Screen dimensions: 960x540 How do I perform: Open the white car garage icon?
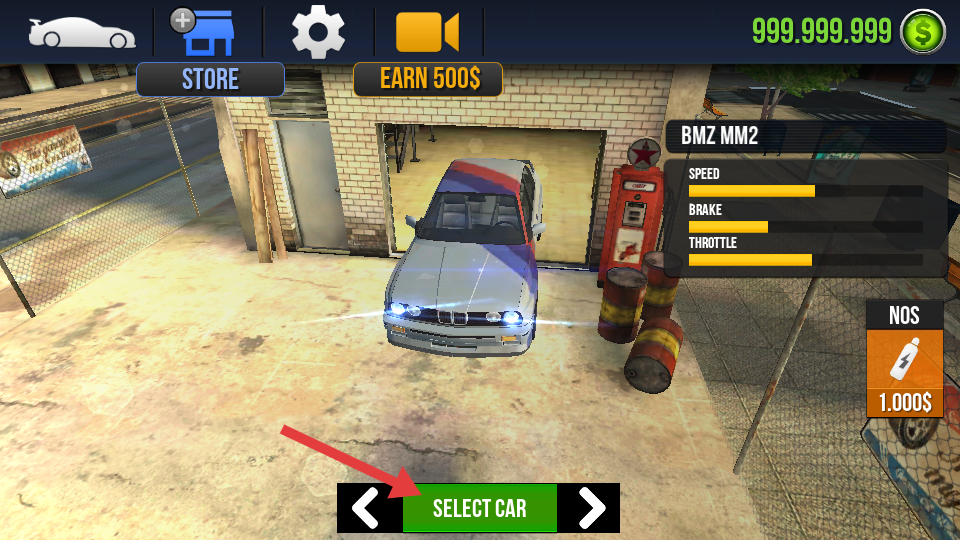tap(81, 32)
